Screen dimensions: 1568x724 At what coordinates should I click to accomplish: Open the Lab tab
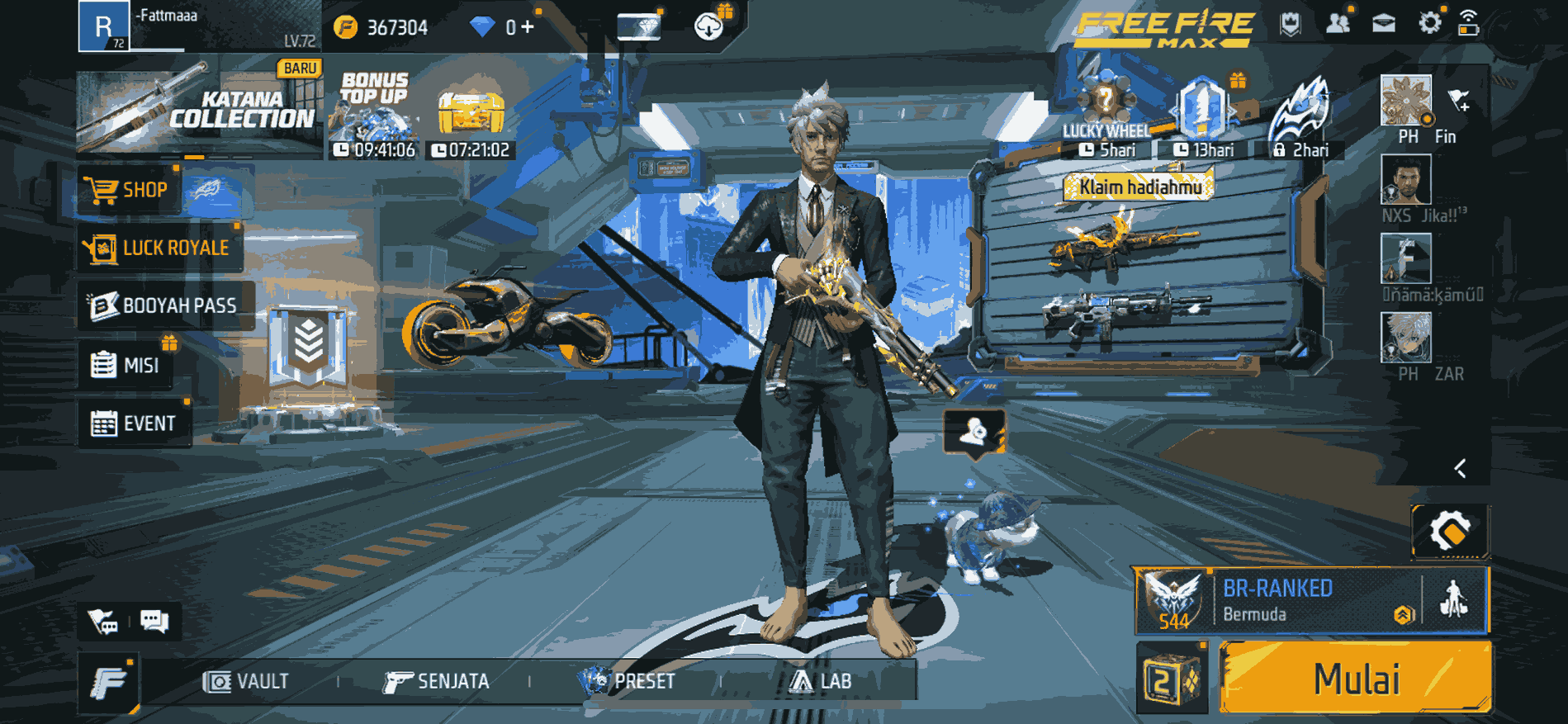click(820, 681)
